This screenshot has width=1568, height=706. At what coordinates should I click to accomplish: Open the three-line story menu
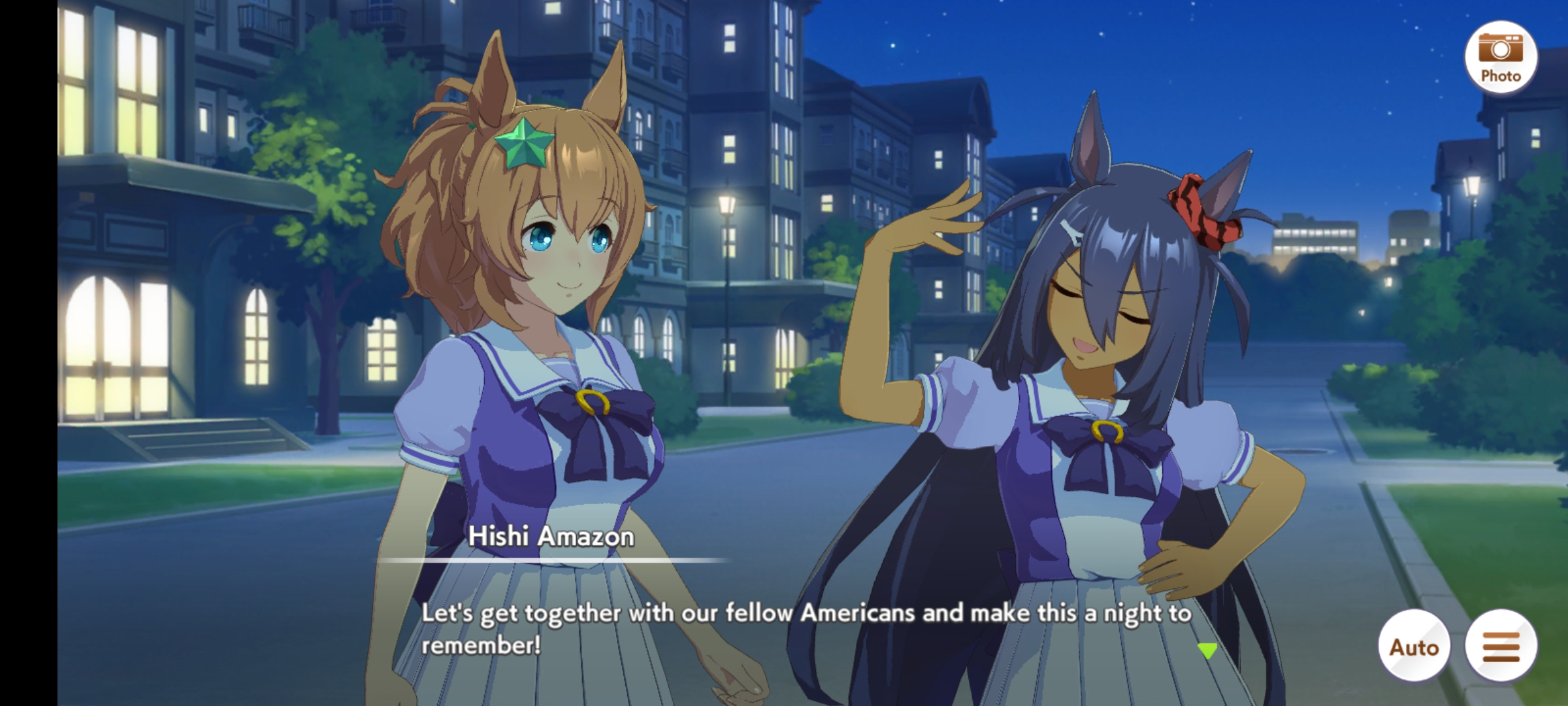(x=1501, y=647)
